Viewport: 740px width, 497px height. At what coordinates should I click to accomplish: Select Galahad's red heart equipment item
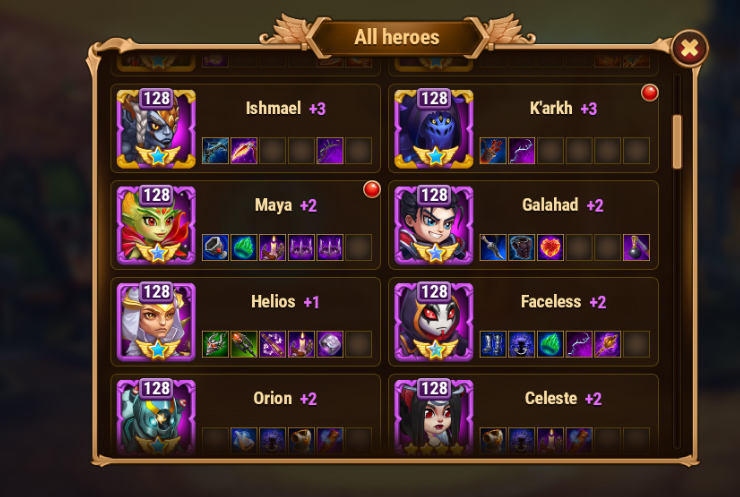pyautogui.click(x=550, y=247)
